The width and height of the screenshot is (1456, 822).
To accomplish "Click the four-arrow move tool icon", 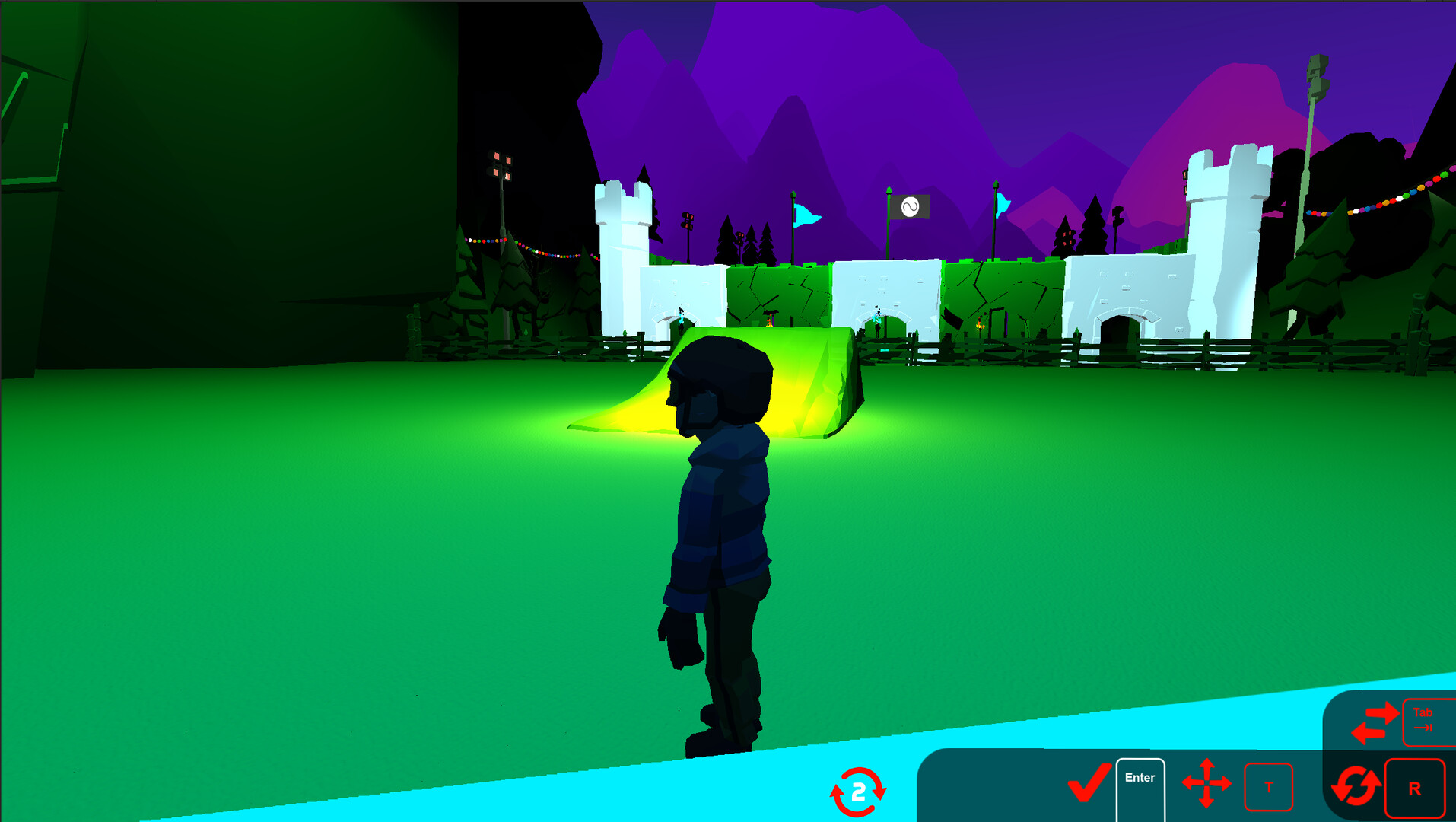I will 1206,782.
